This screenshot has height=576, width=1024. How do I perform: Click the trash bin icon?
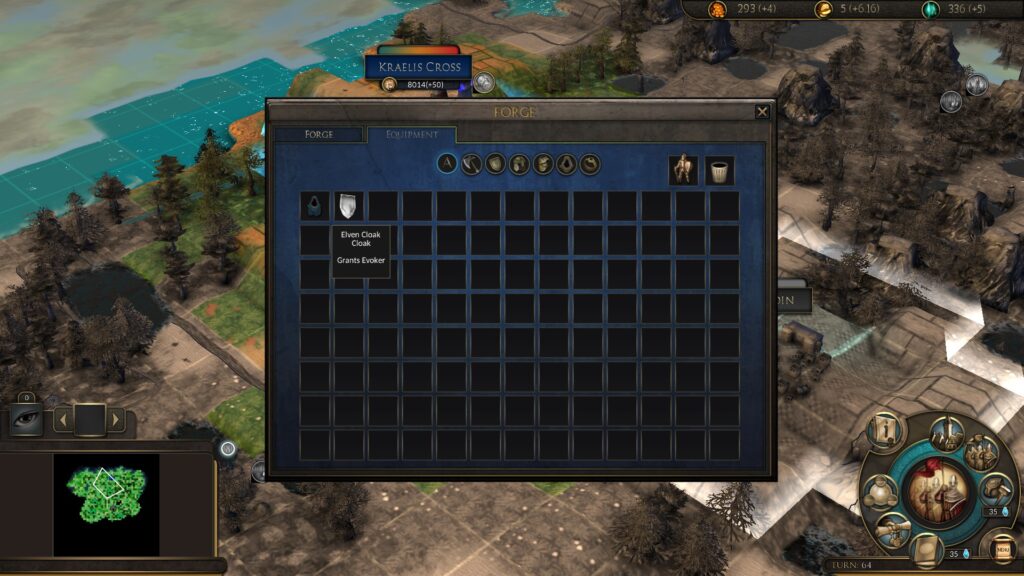click(719, 170)
